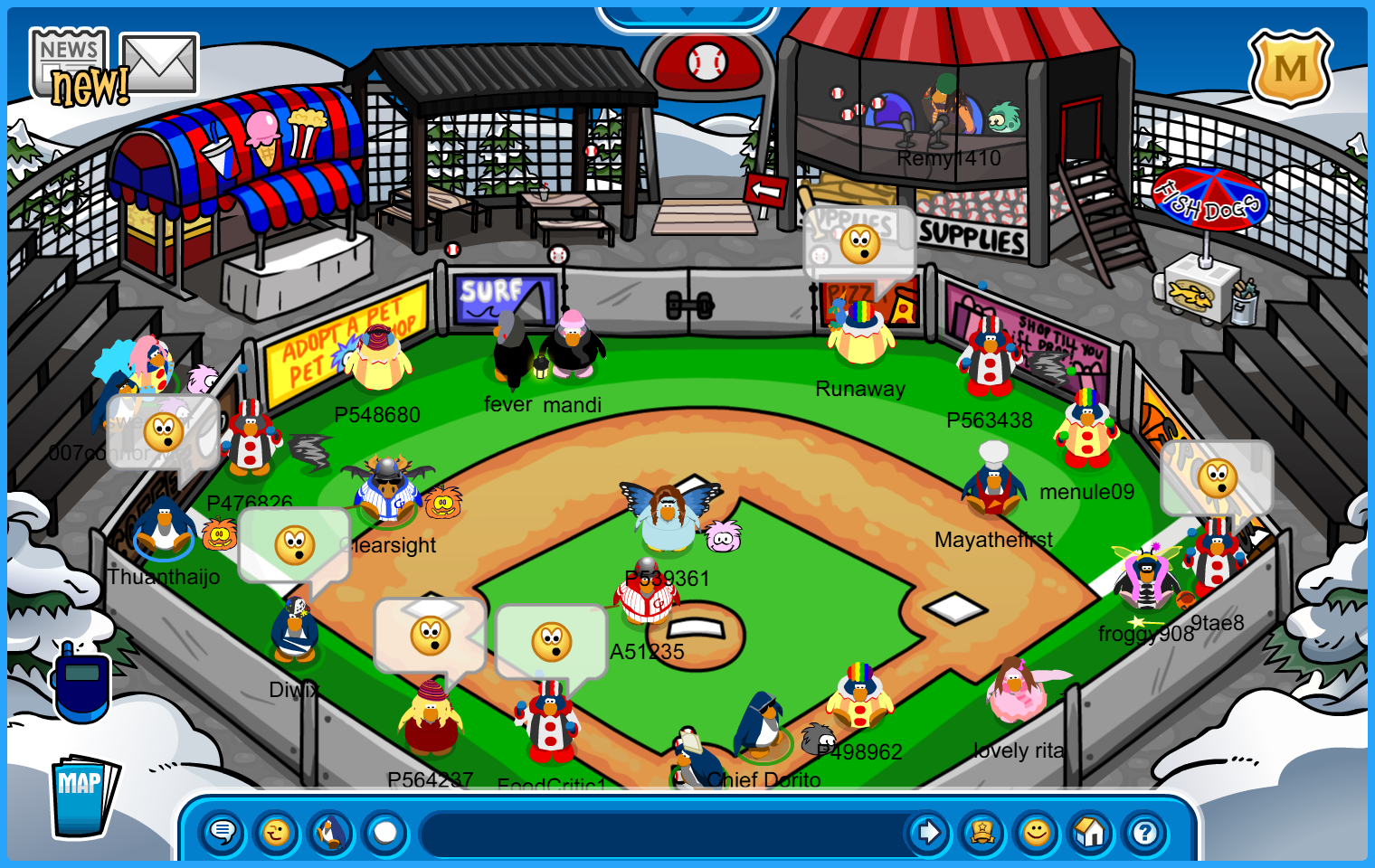Open the star badge player card
This screenshot has height=868, width=1375.
982,832
